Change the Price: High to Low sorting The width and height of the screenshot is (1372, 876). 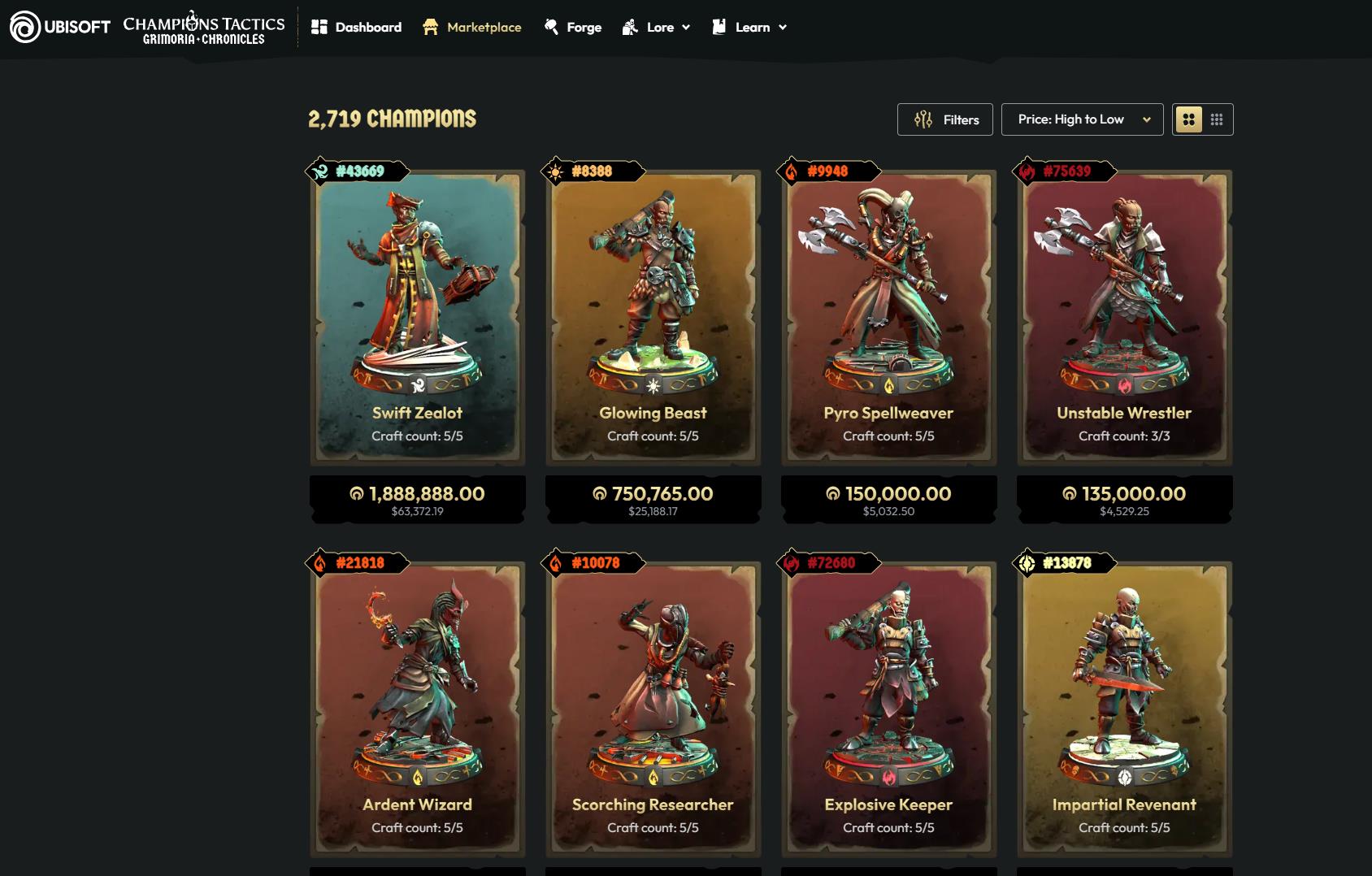pyautogui.click(x=1082, y=119)
